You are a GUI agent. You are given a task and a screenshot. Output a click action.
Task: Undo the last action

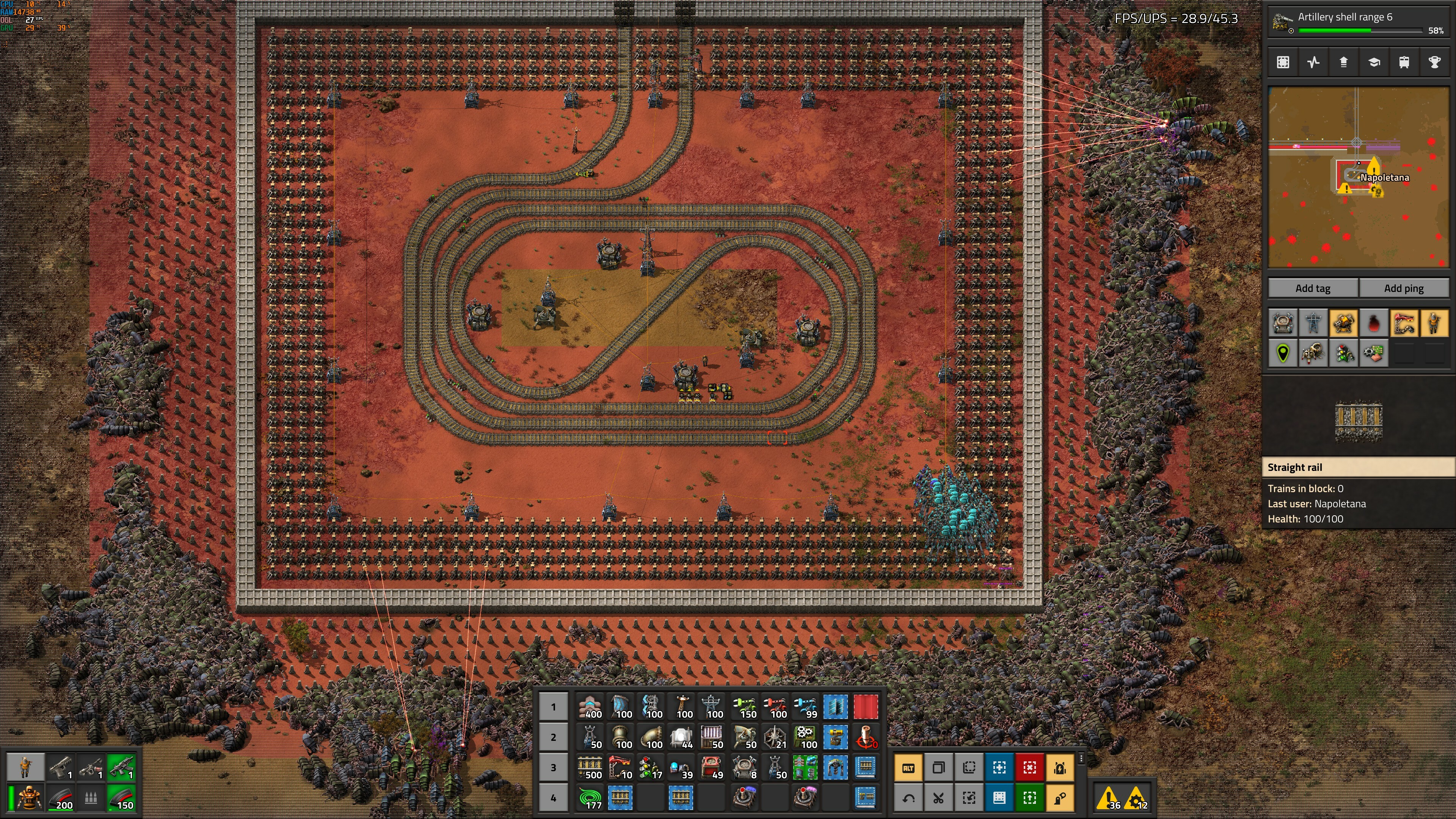tap(908, 798)
